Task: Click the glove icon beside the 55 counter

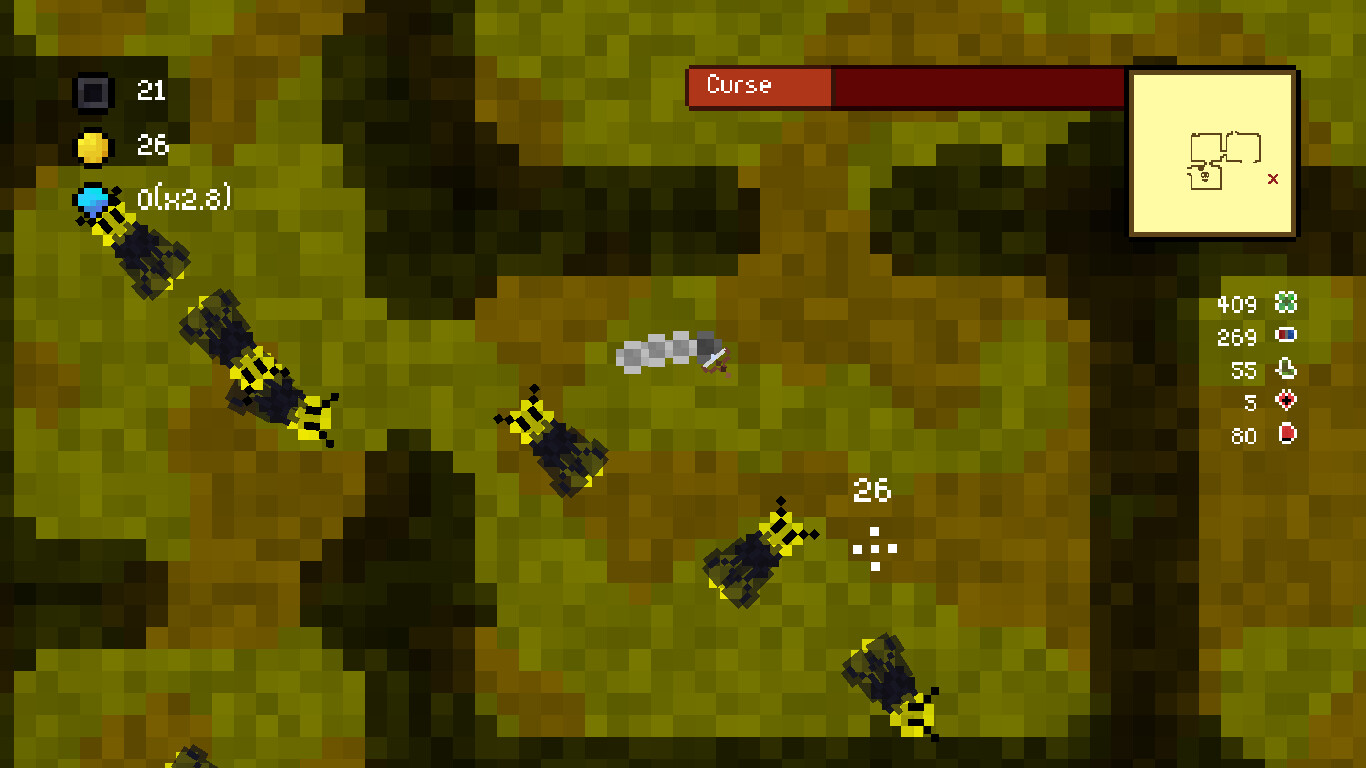Action: pos(1285,370)
